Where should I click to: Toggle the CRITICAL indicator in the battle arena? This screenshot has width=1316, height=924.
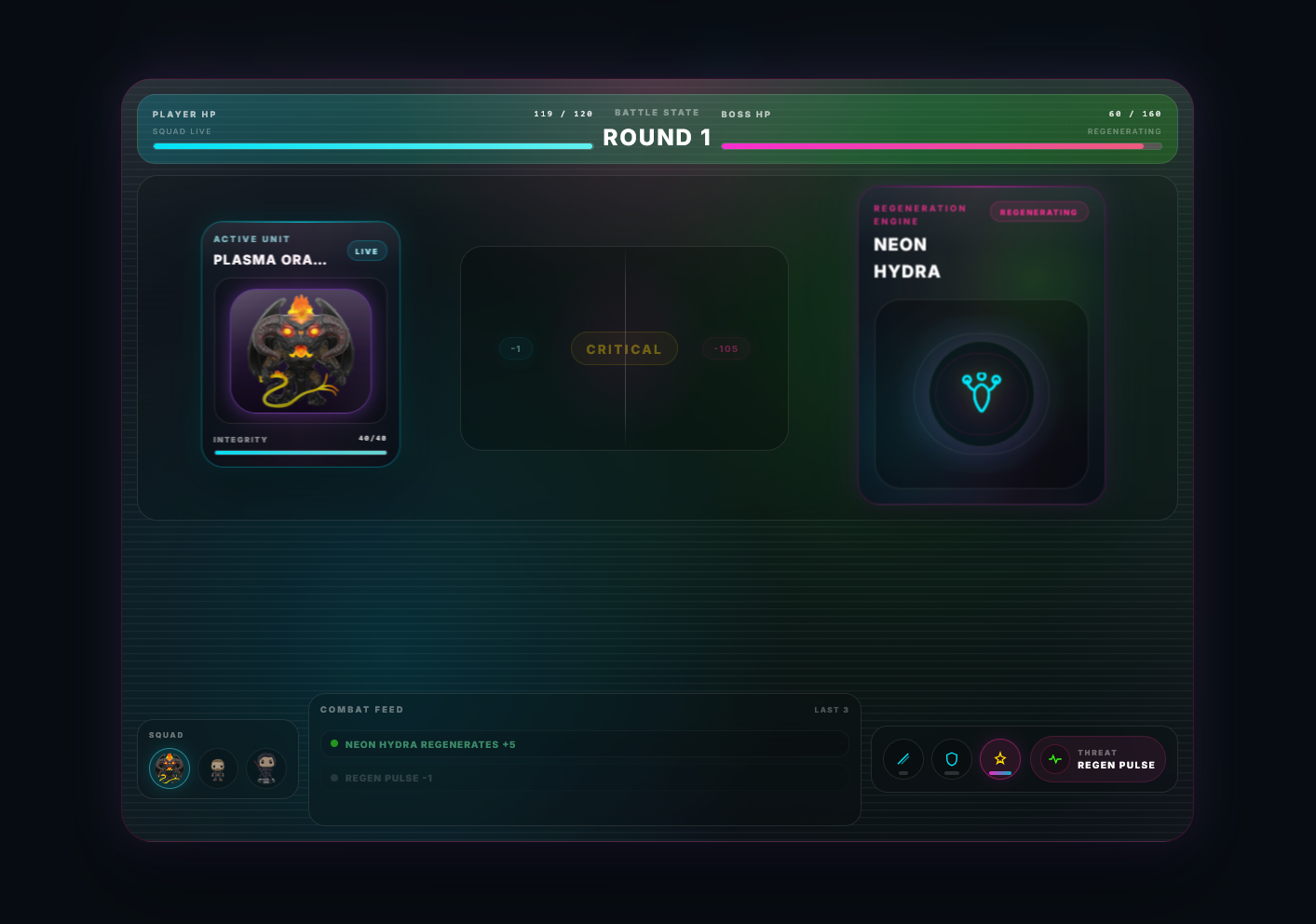coord(624,348)
